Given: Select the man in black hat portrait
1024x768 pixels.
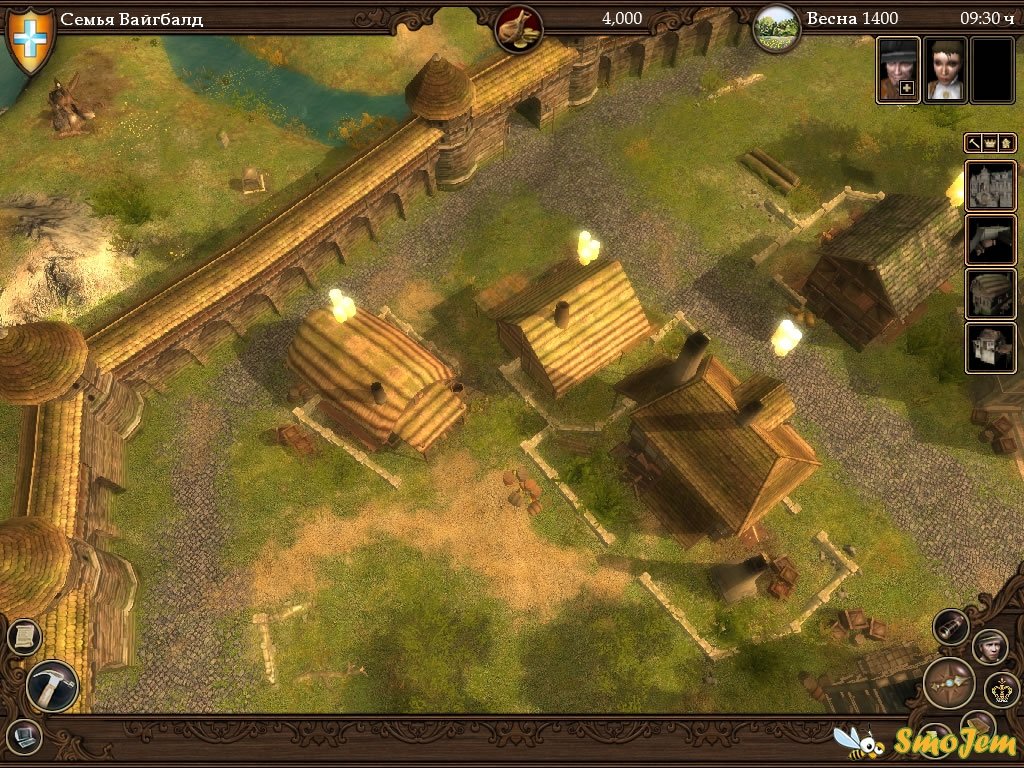Looking at the screenshot, I should [898, 70].
